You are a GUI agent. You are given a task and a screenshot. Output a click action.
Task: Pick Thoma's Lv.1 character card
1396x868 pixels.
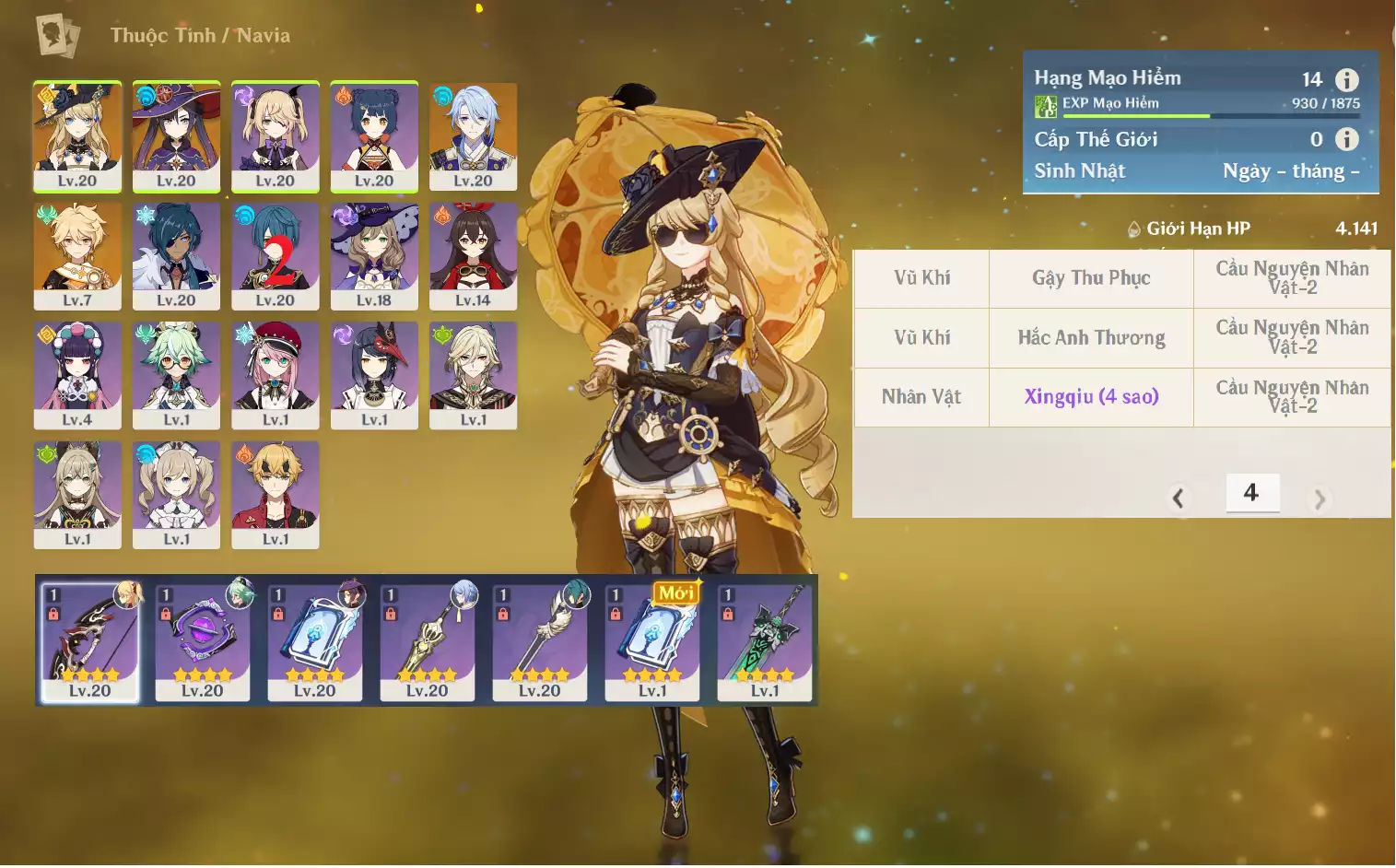click(276, 494)
